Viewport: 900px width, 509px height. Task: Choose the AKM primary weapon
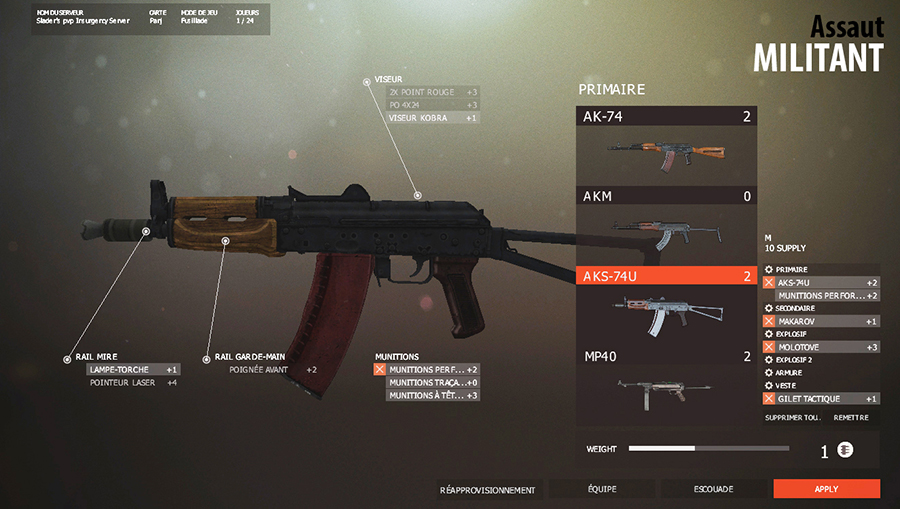[x=667, y=226]
